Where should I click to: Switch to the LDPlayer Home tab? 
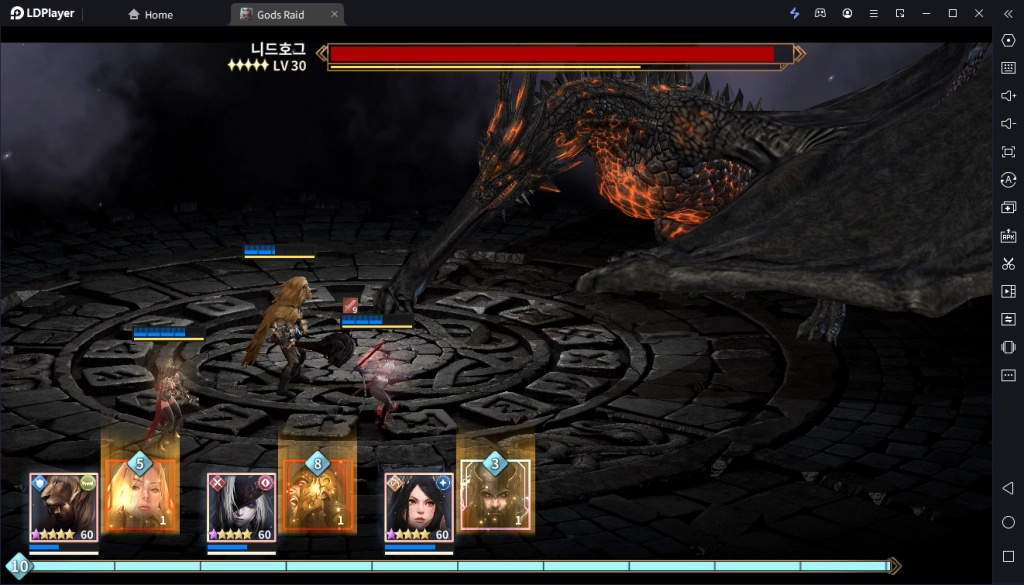[x=150, y=14]
